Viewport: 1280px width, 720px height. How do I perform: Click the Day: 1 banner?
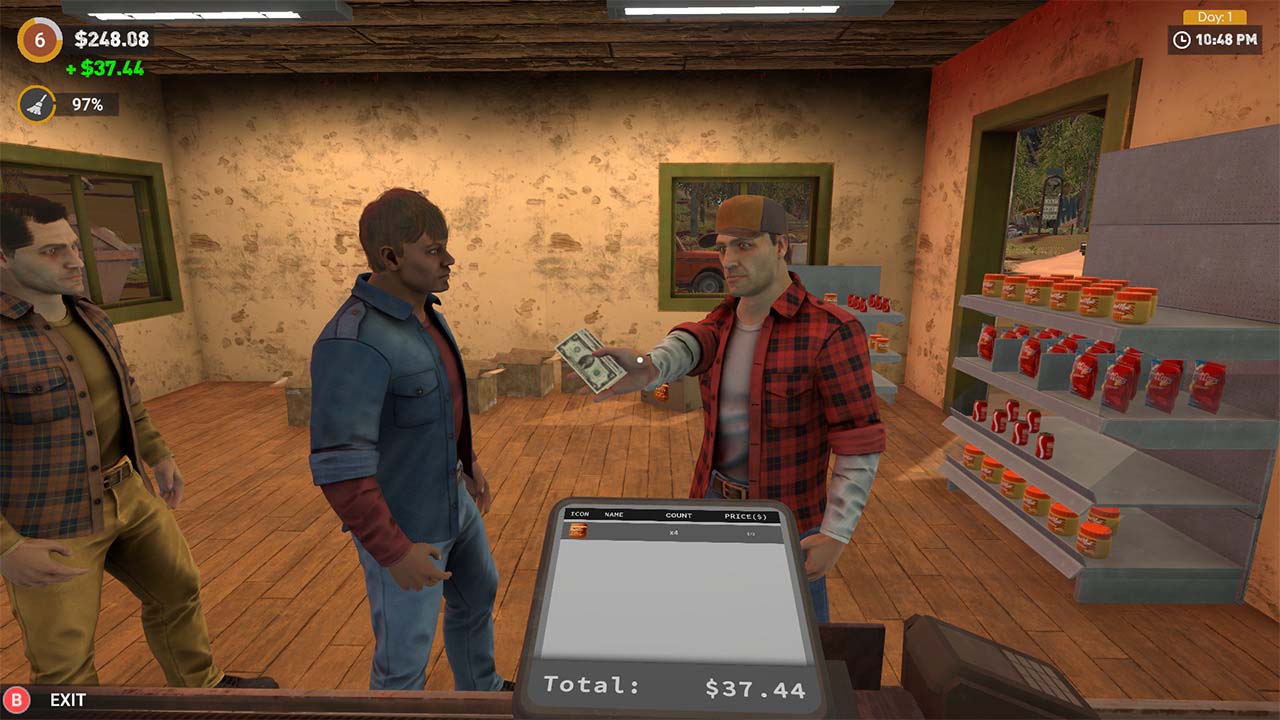click(1215, 15)
